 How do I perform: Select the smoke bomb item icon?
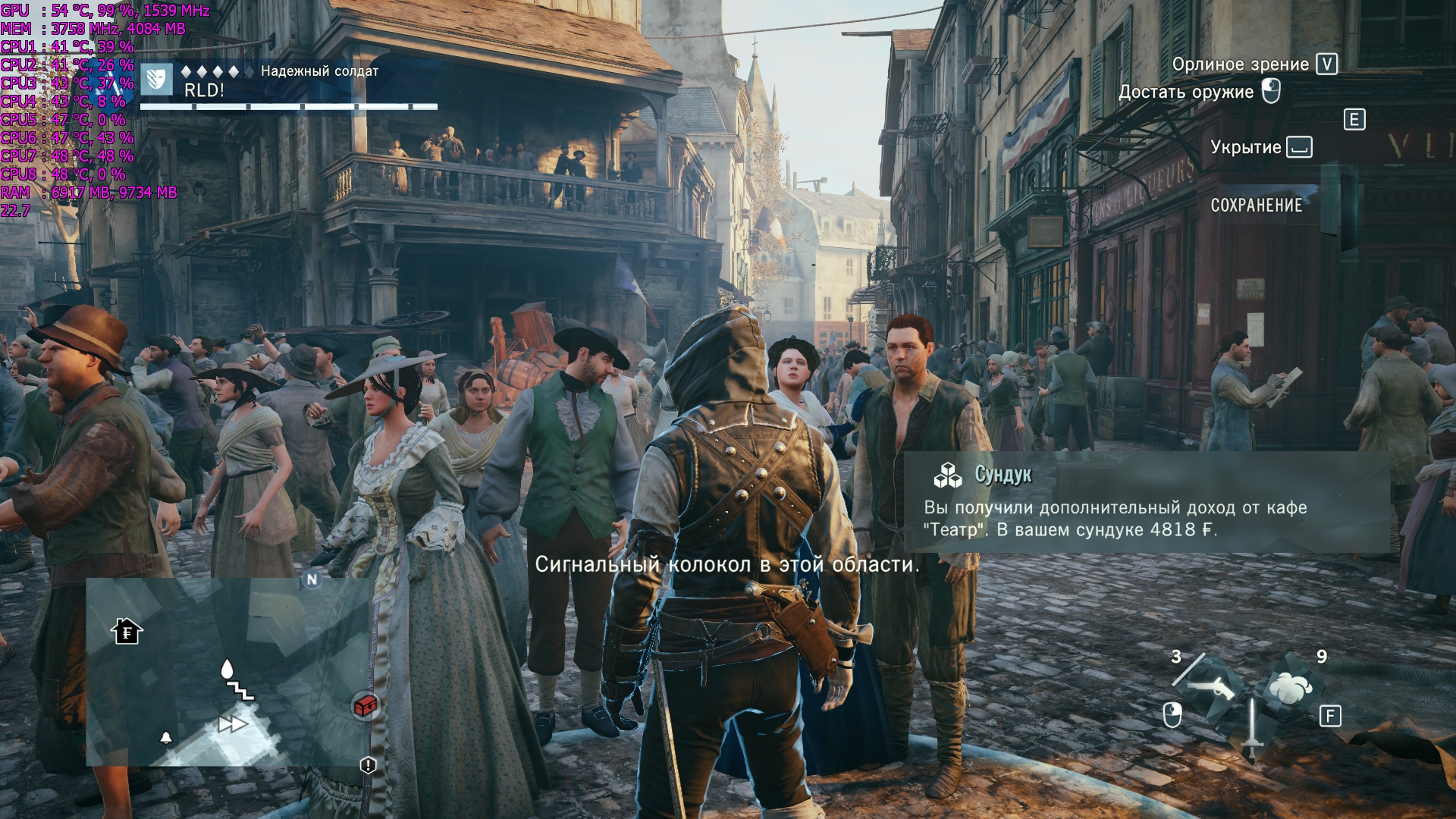1290,689
